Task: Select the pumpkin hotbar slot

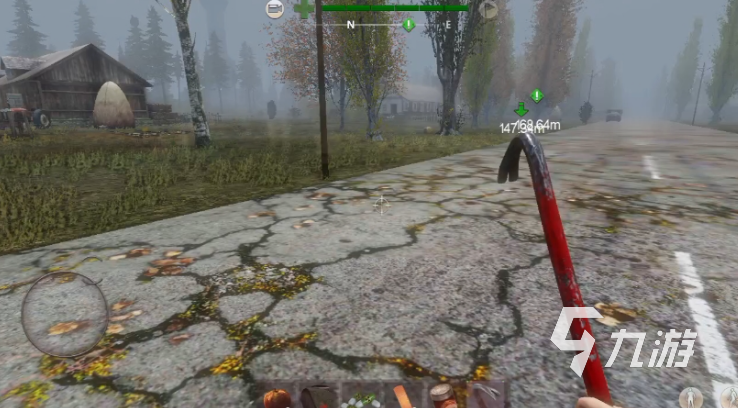Action: [x=275, y=398]
